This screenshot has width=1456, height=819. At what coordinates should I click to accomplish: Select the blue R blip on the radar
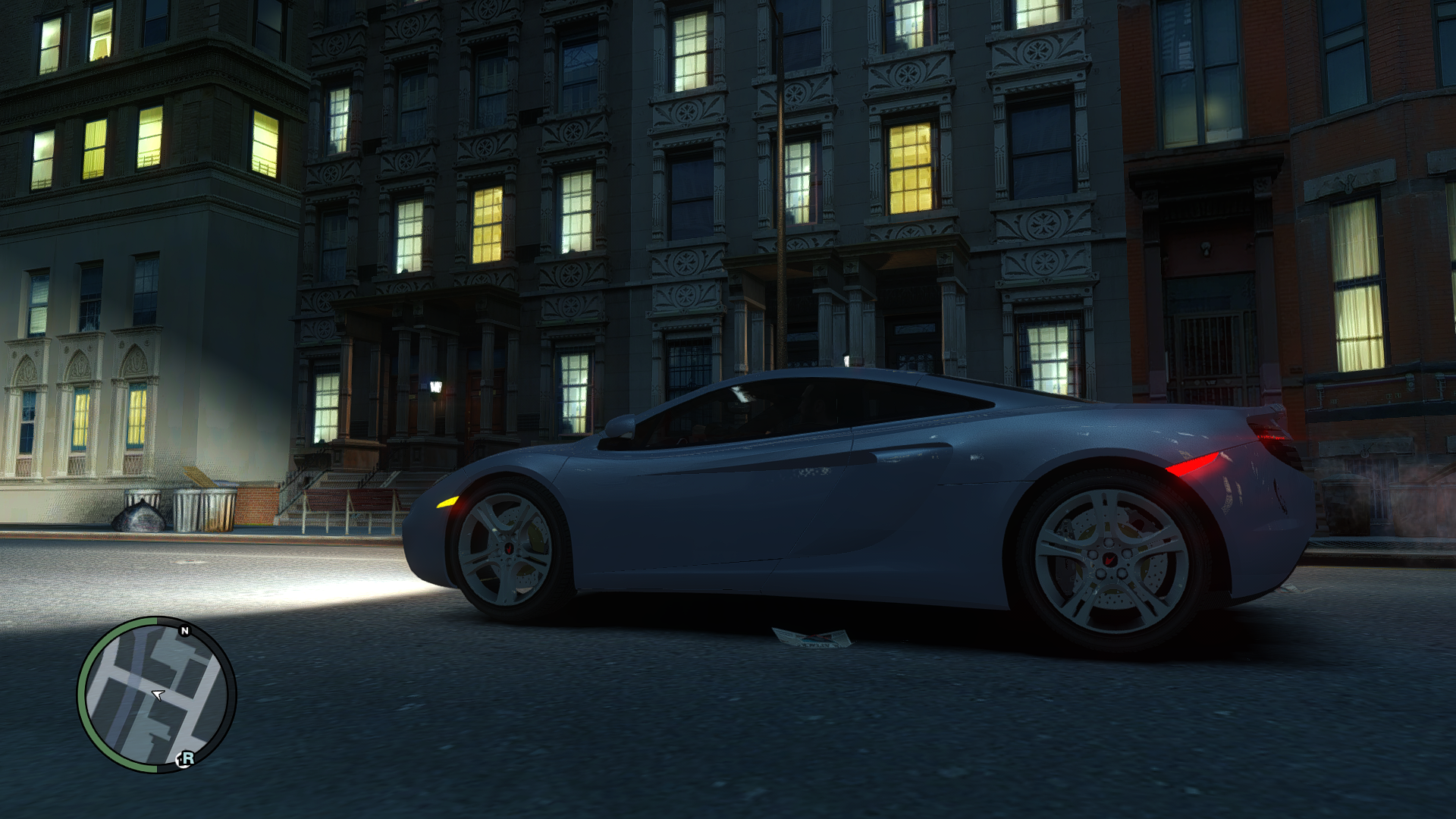pyautogui.click(x=186, y=758)
